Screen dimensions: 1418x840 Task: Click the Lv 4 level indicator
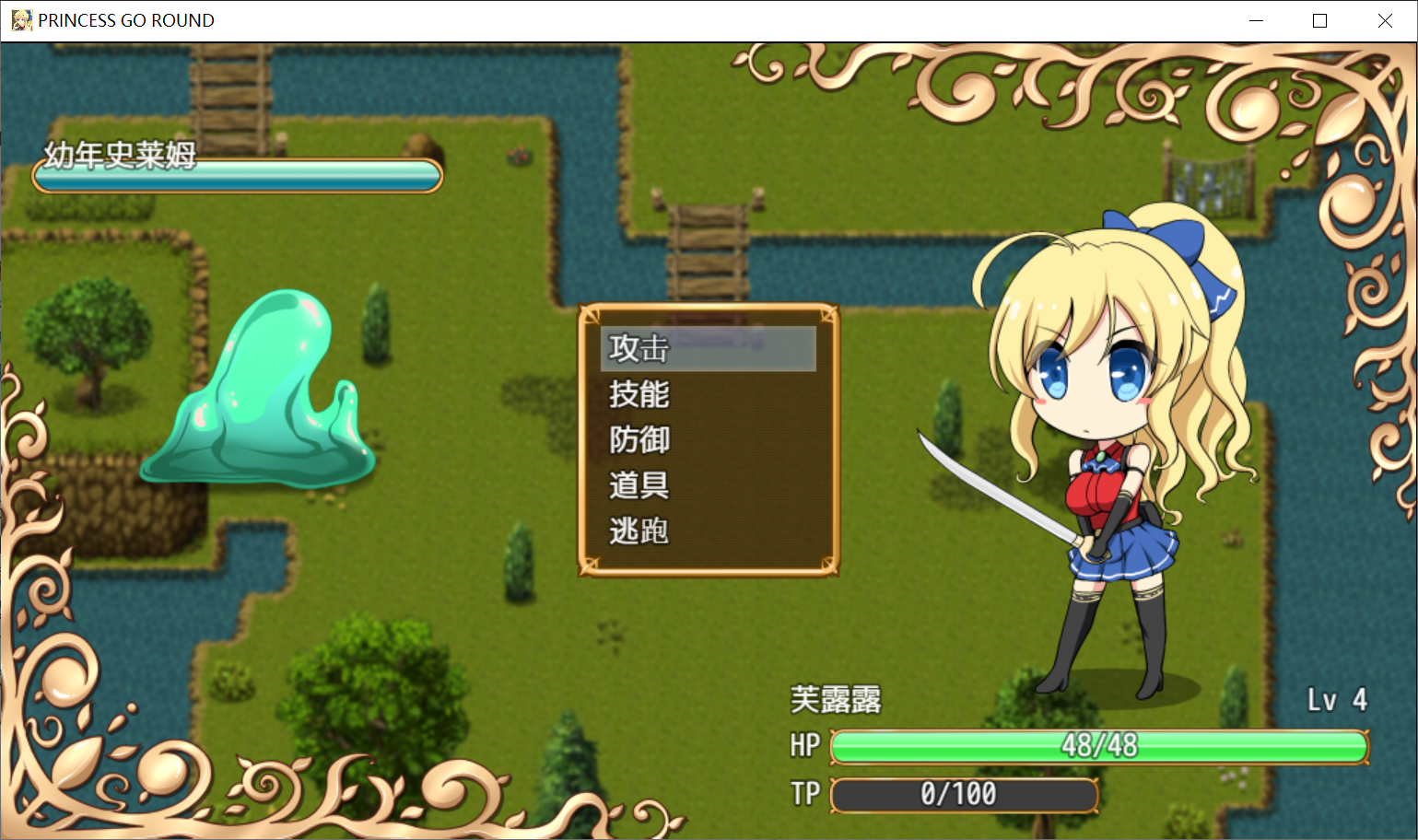tap(1337, 700)
